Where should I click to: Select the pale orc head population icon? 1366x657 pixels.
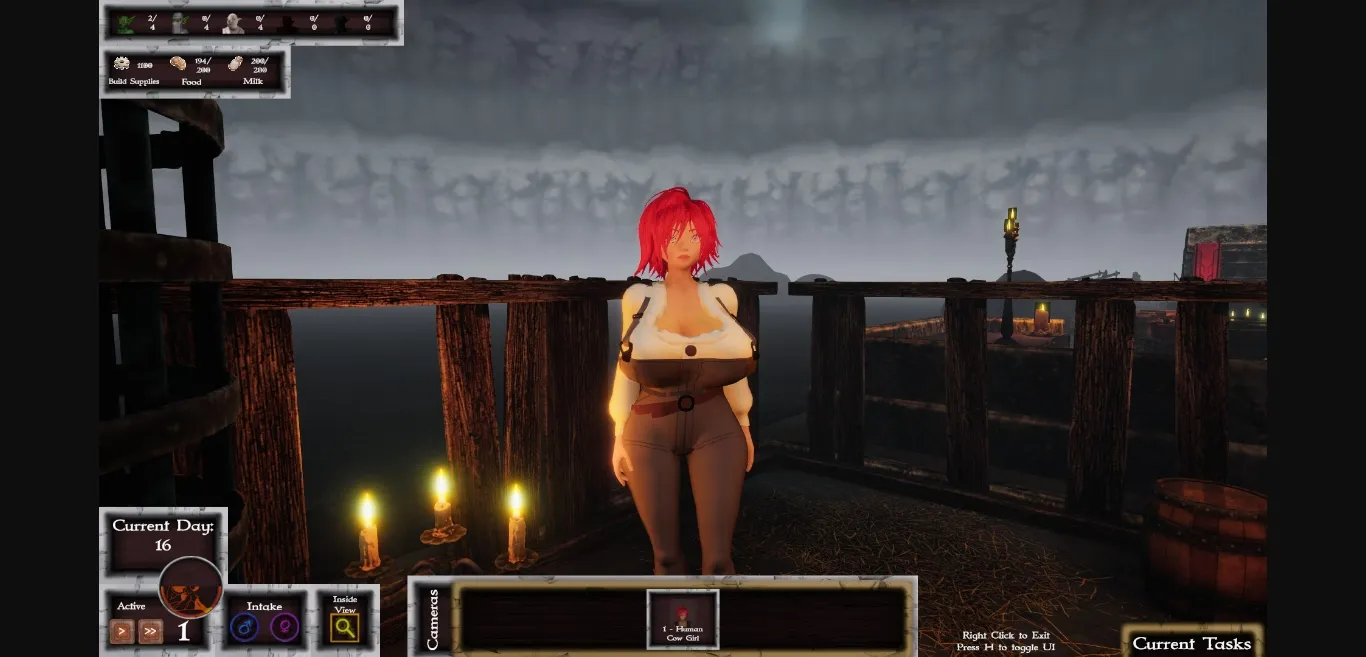click(232, 23)
